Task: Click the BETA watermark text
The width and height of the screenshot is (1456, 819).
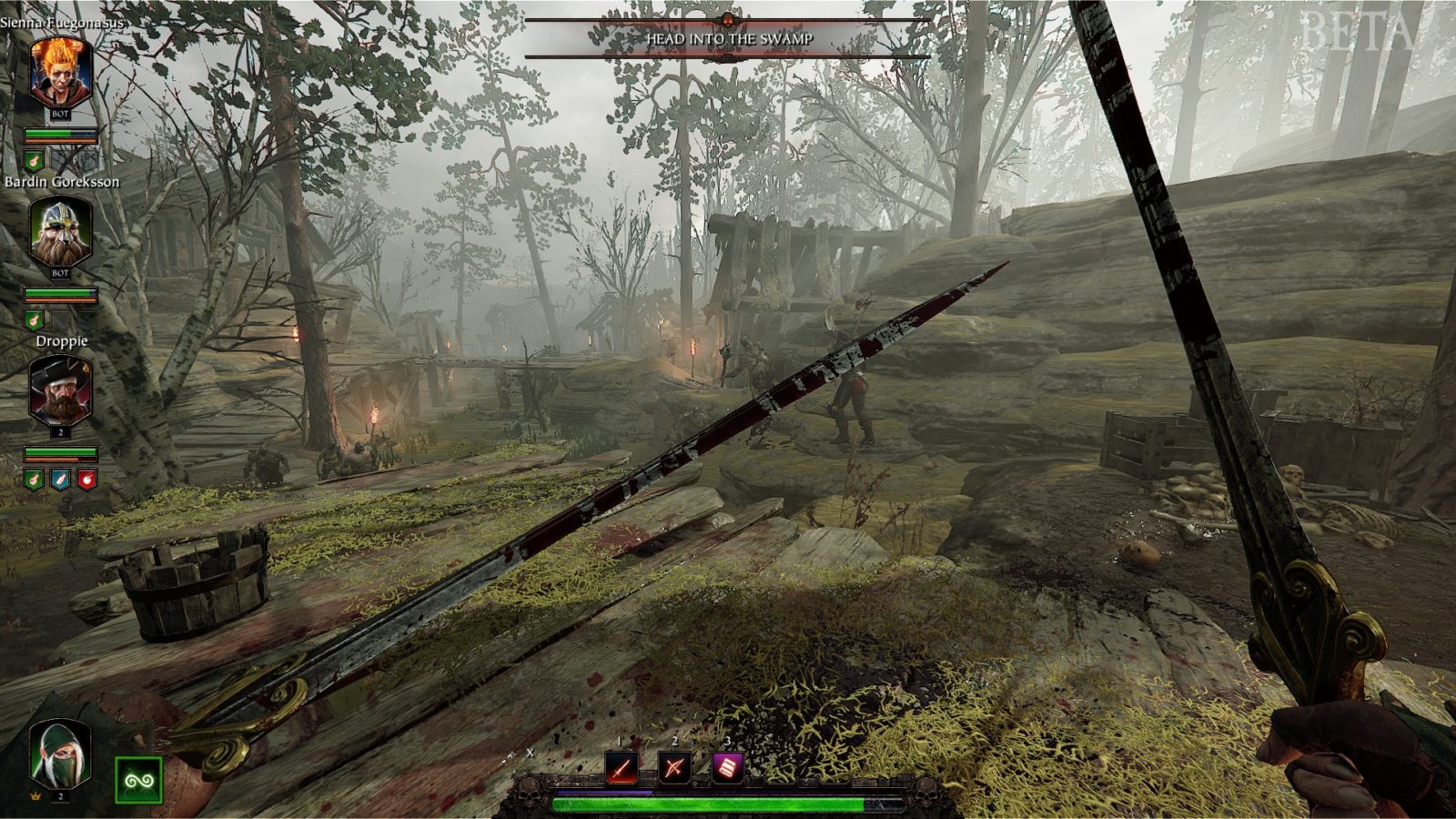Action: tap(1356, 30)
